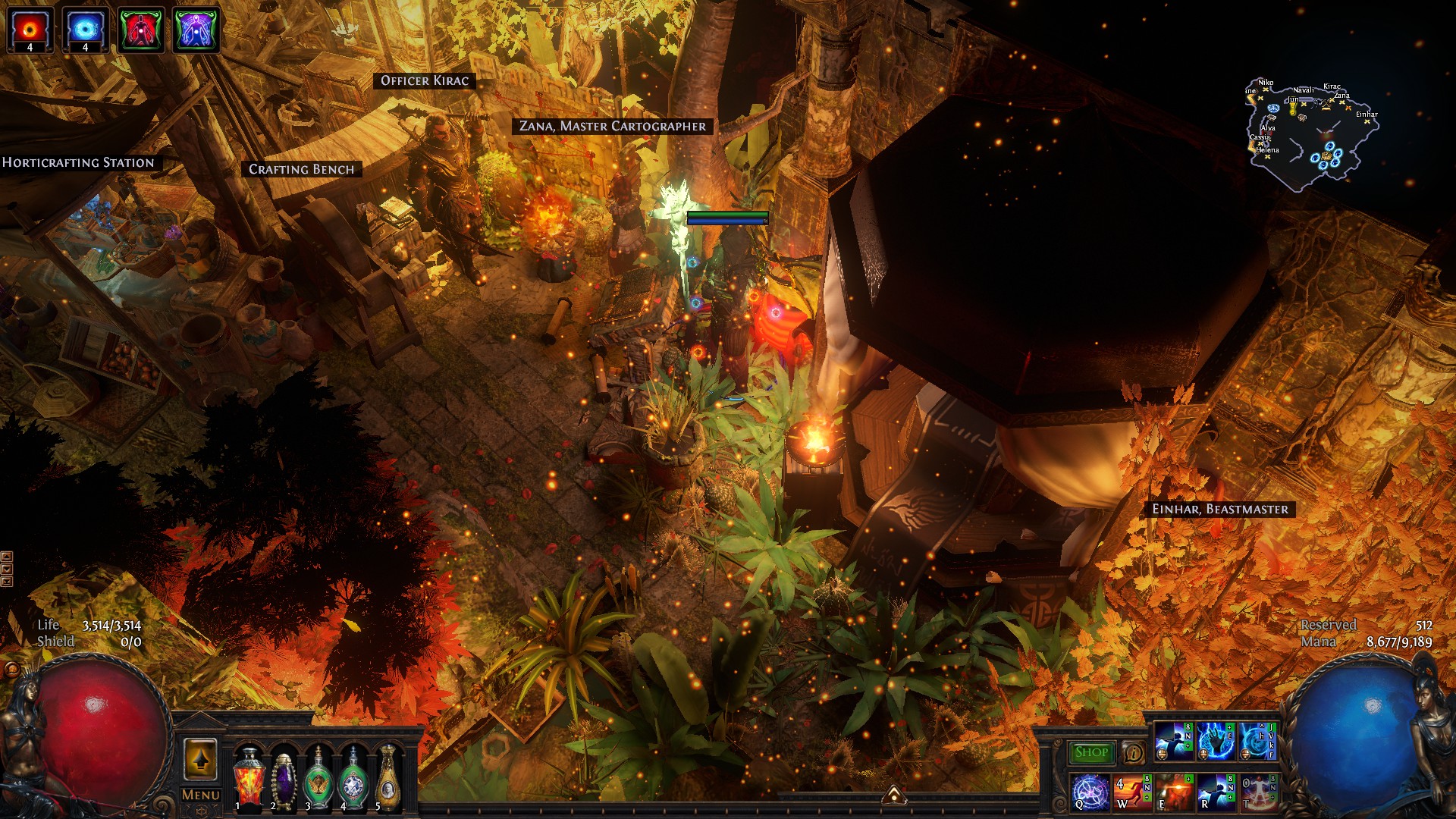
Task: Open the green Shop button
Action: tap(1091, 752)
